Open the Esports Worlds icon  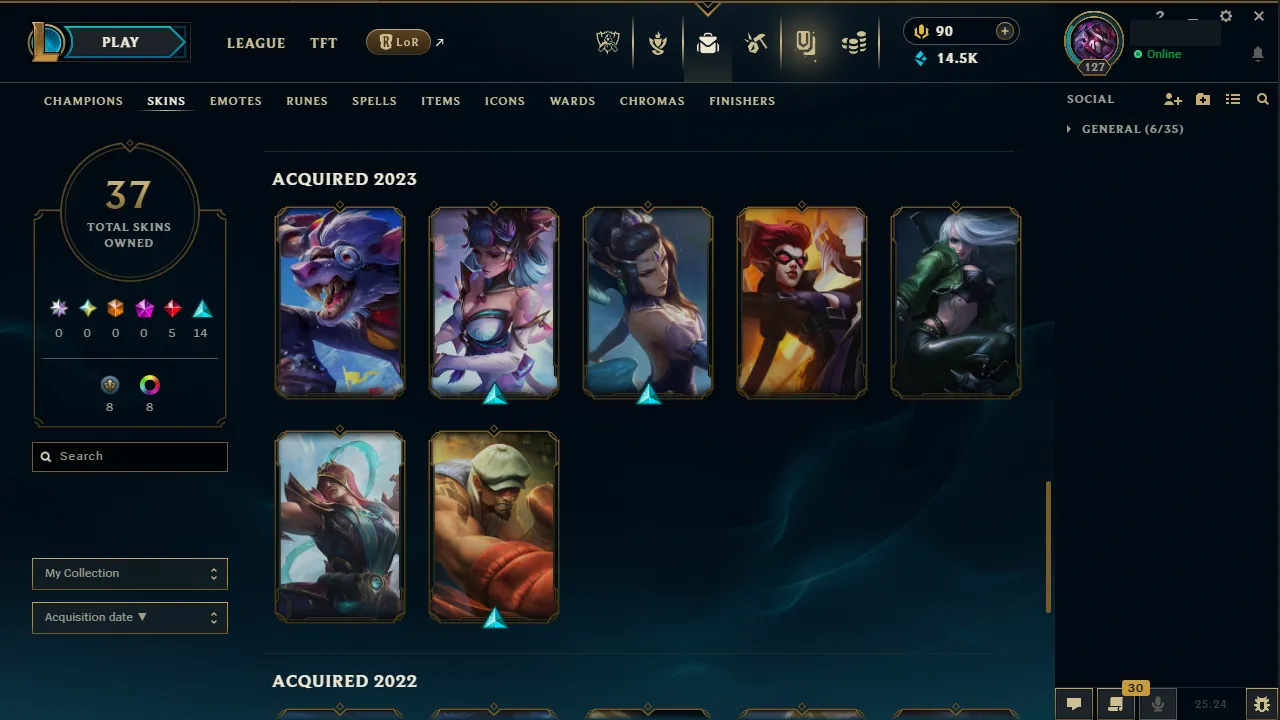click(x=608, y=43)
